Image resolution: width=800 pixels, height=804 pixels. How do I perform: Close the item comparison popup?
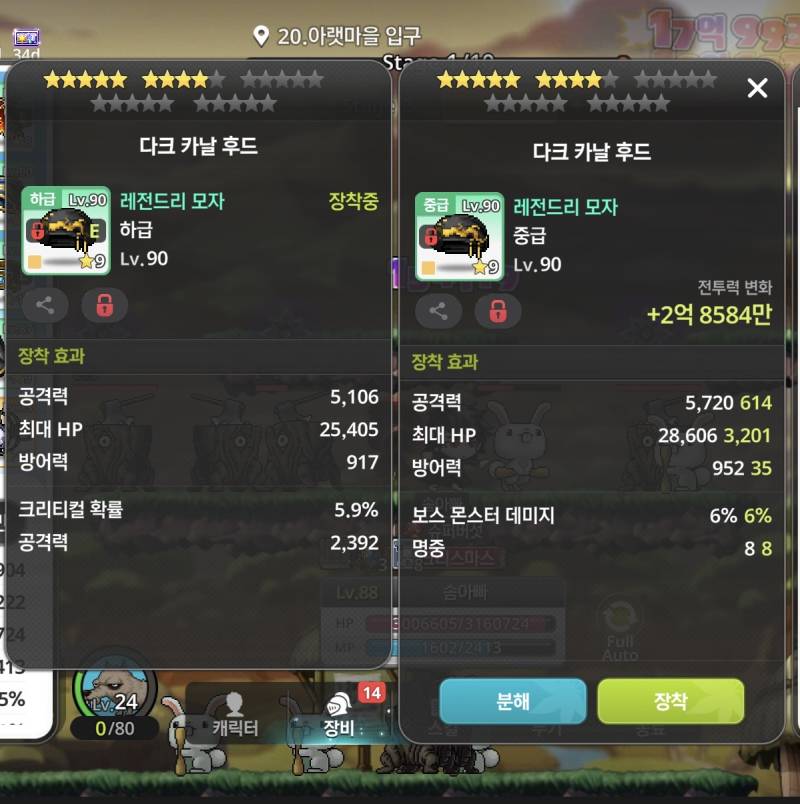pyautogui.click(x=757, y=89)
